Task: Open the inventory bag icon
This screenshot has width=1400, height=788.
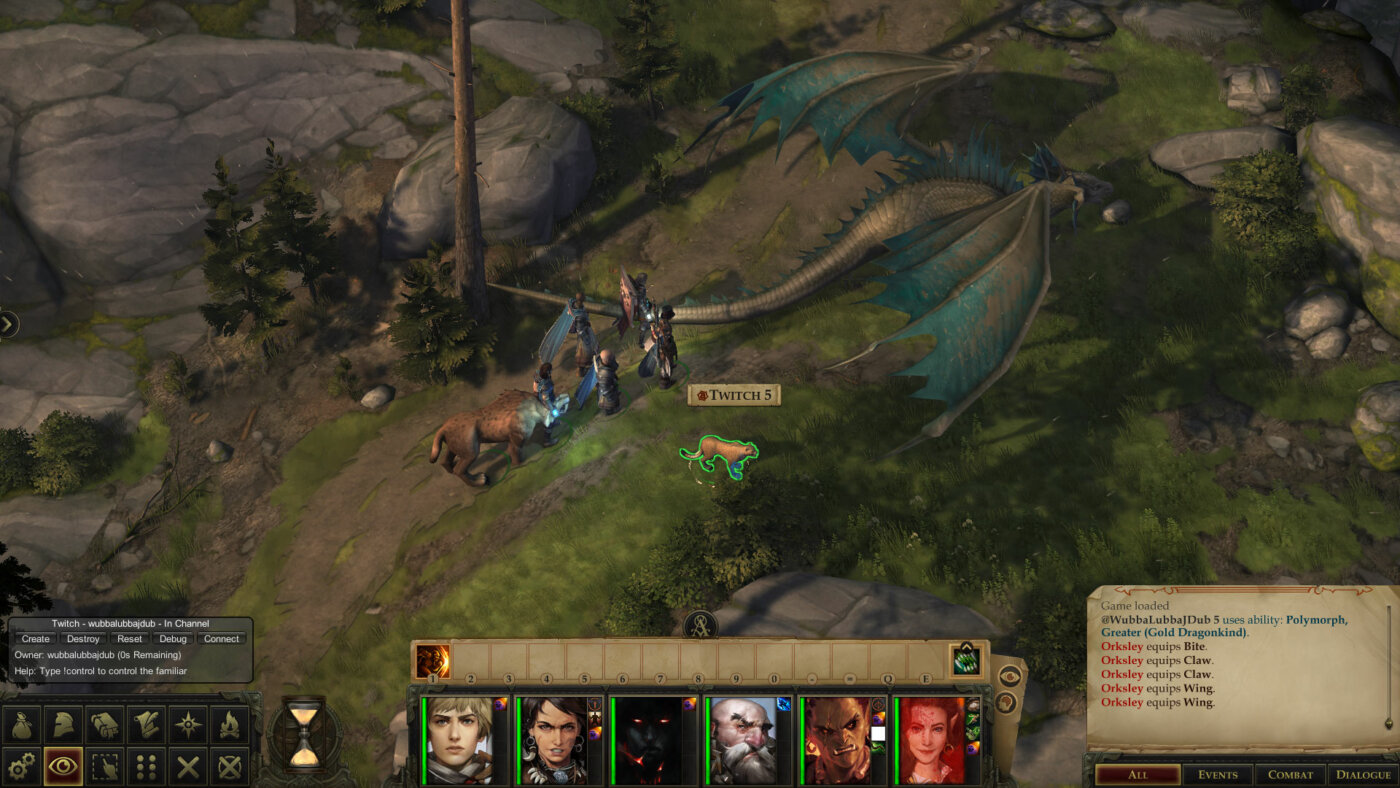Action: [21, 723]
